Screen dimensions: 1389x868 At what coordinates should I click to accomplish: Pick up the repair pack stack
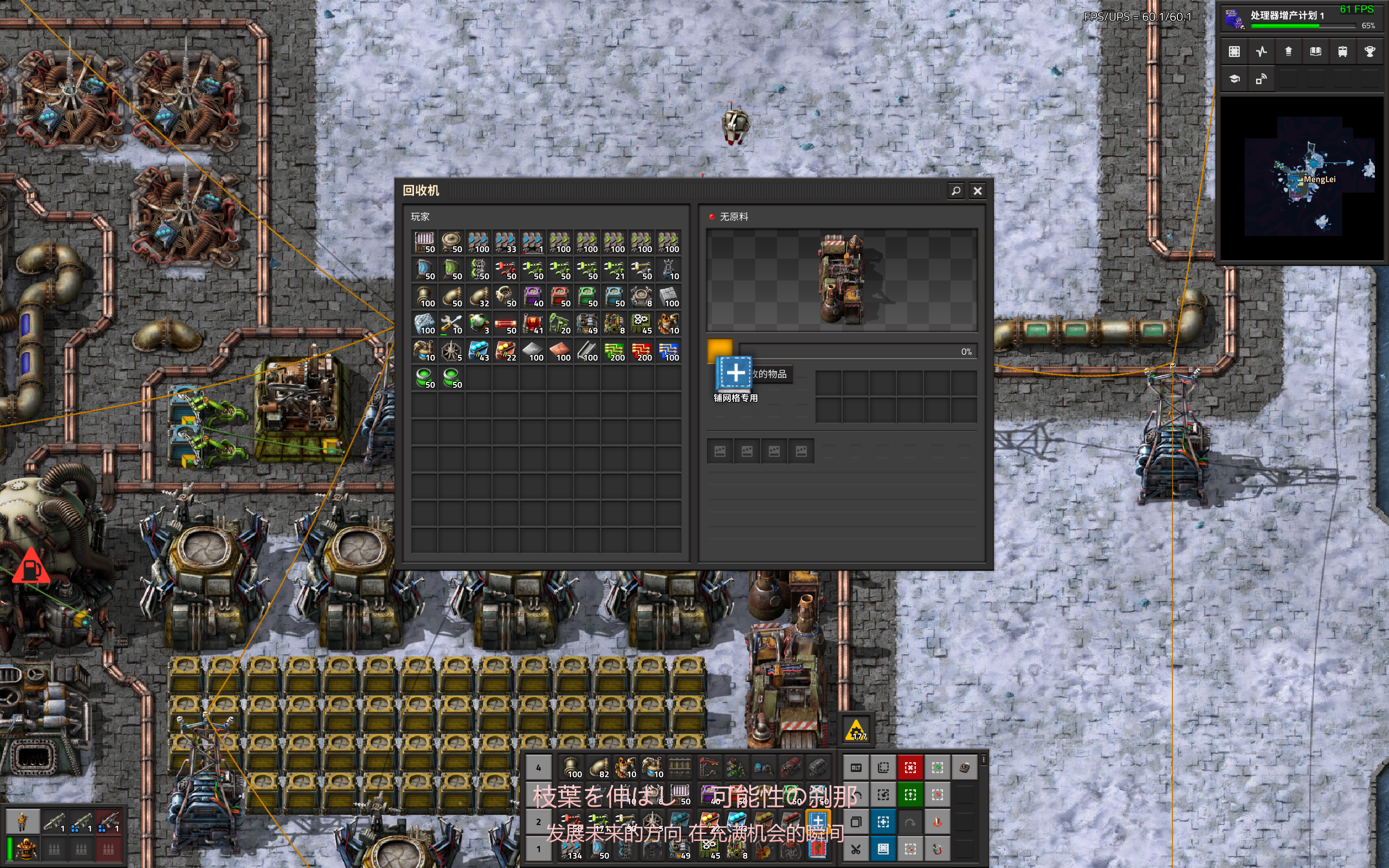click(452, 324)
